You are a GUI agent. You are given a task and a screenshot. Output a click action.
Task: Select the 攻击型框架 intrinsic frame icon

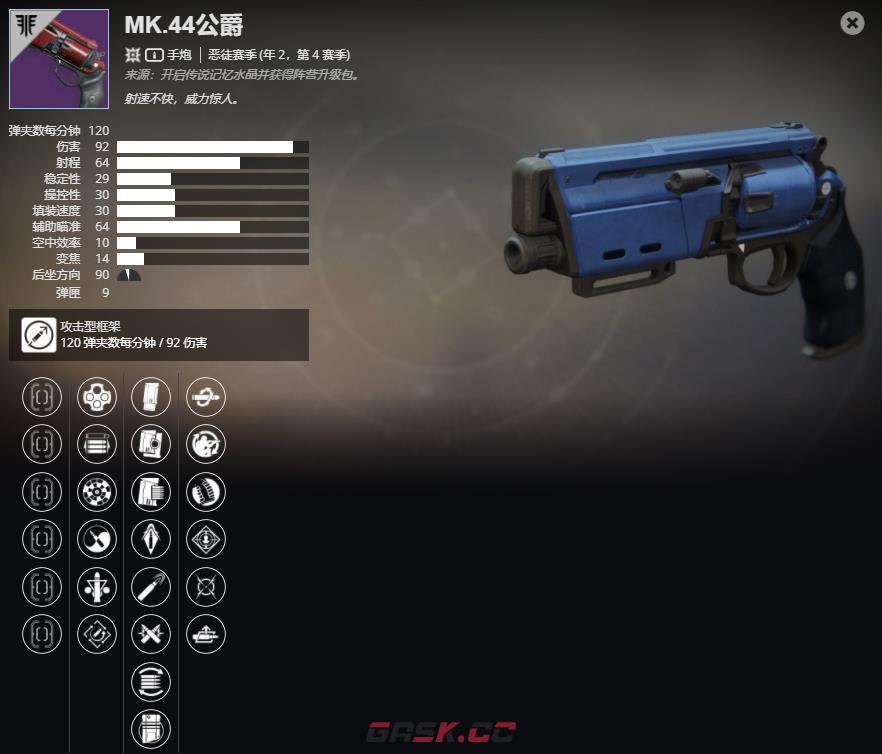39,336
